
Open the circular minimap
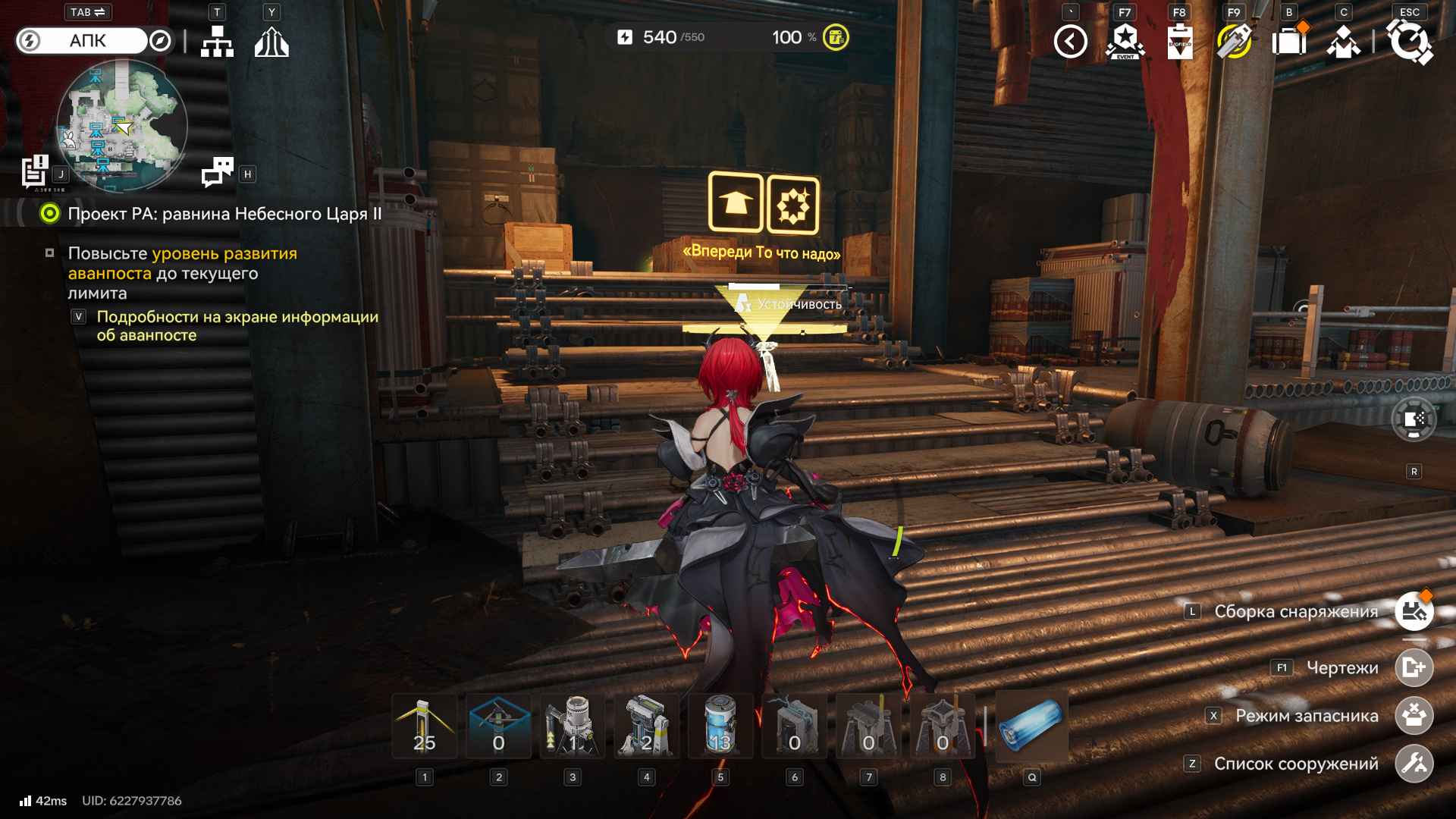pos(122,125)
